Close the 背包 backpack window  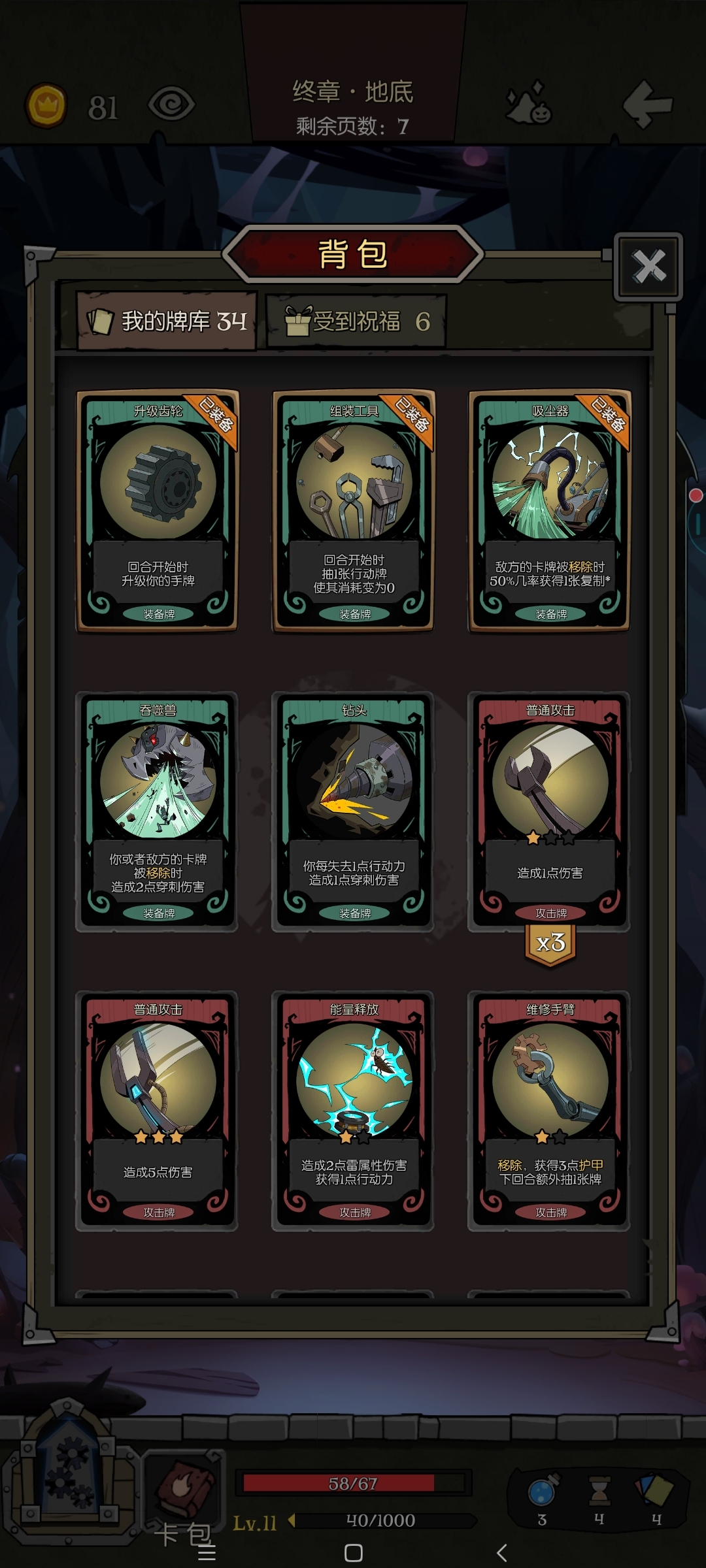point(648,267)
